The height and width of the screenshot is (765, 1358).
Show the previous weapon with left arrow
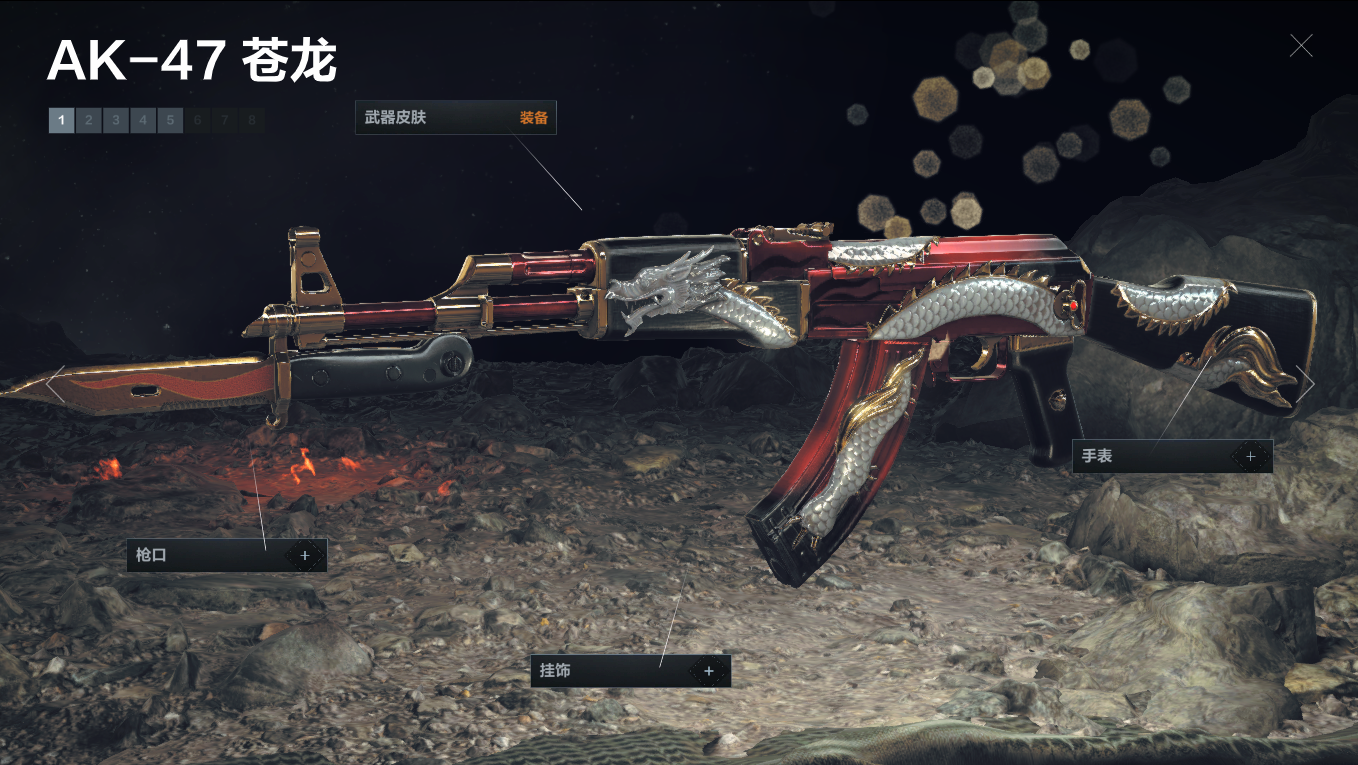point(56,384)
